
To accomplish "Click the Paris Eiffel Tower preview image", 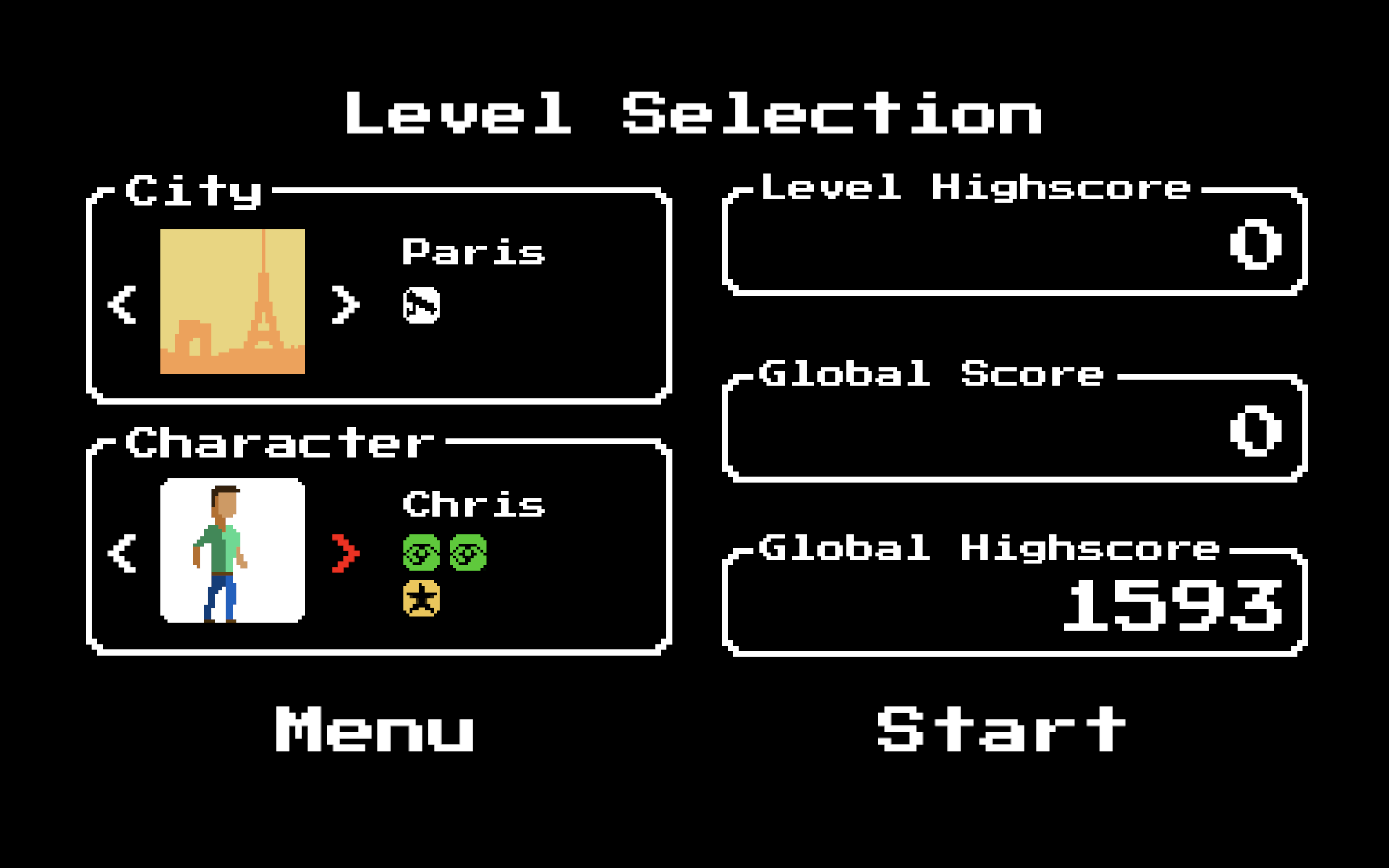I will point(232,303).
